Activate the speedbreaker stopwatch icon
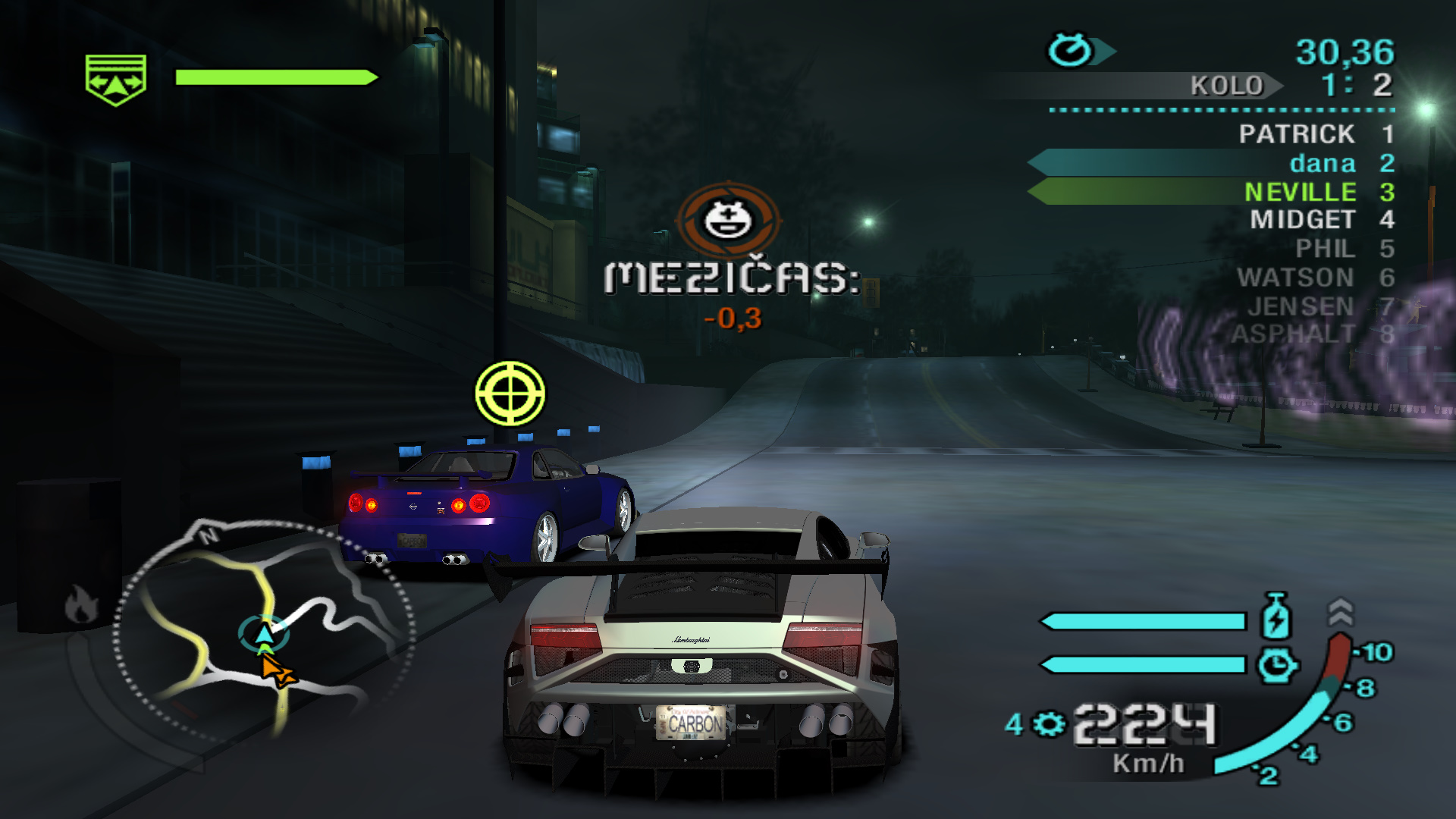Viewport: 1456px width, 819px height. pyautogui.click(x=1276, y=665)
